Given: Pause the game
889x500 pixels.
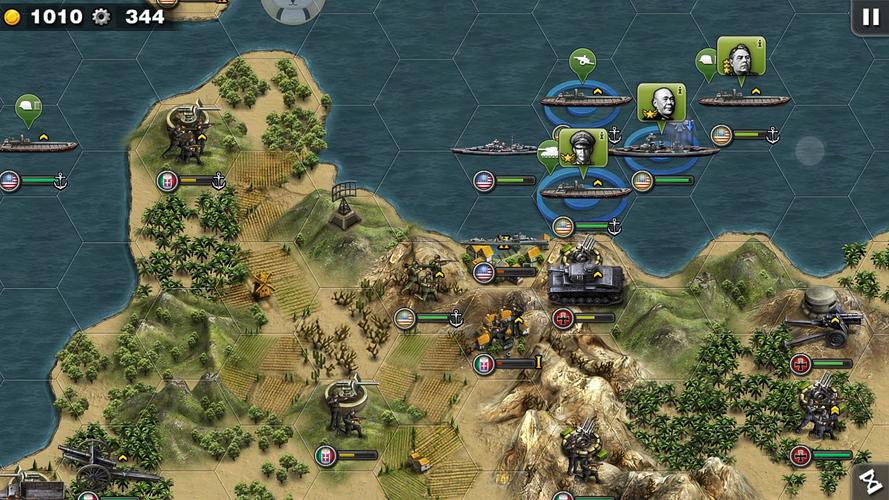Looking at the screenshot, I should (868, 16).
